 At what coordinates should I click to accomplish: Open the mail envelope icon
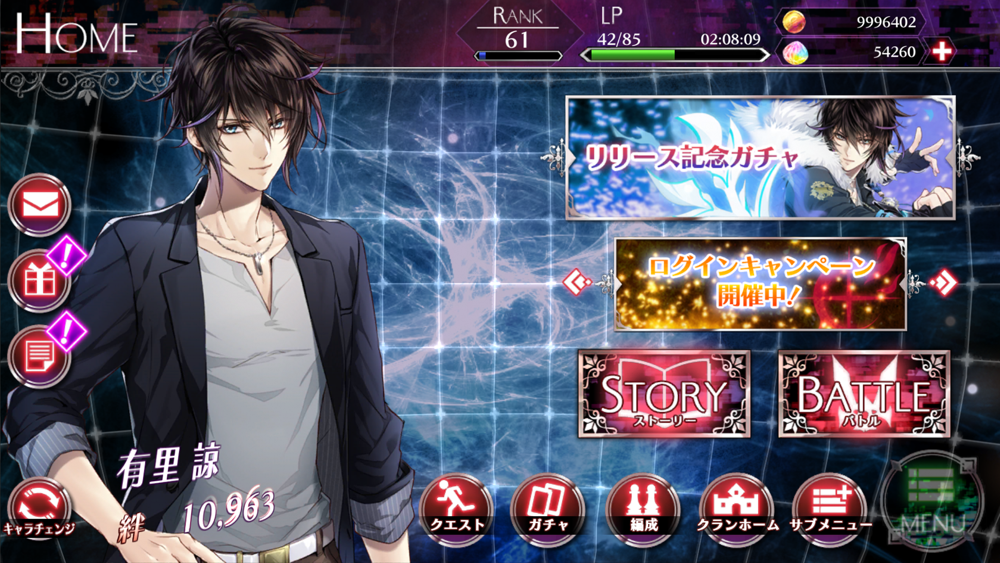click(39, 205)
